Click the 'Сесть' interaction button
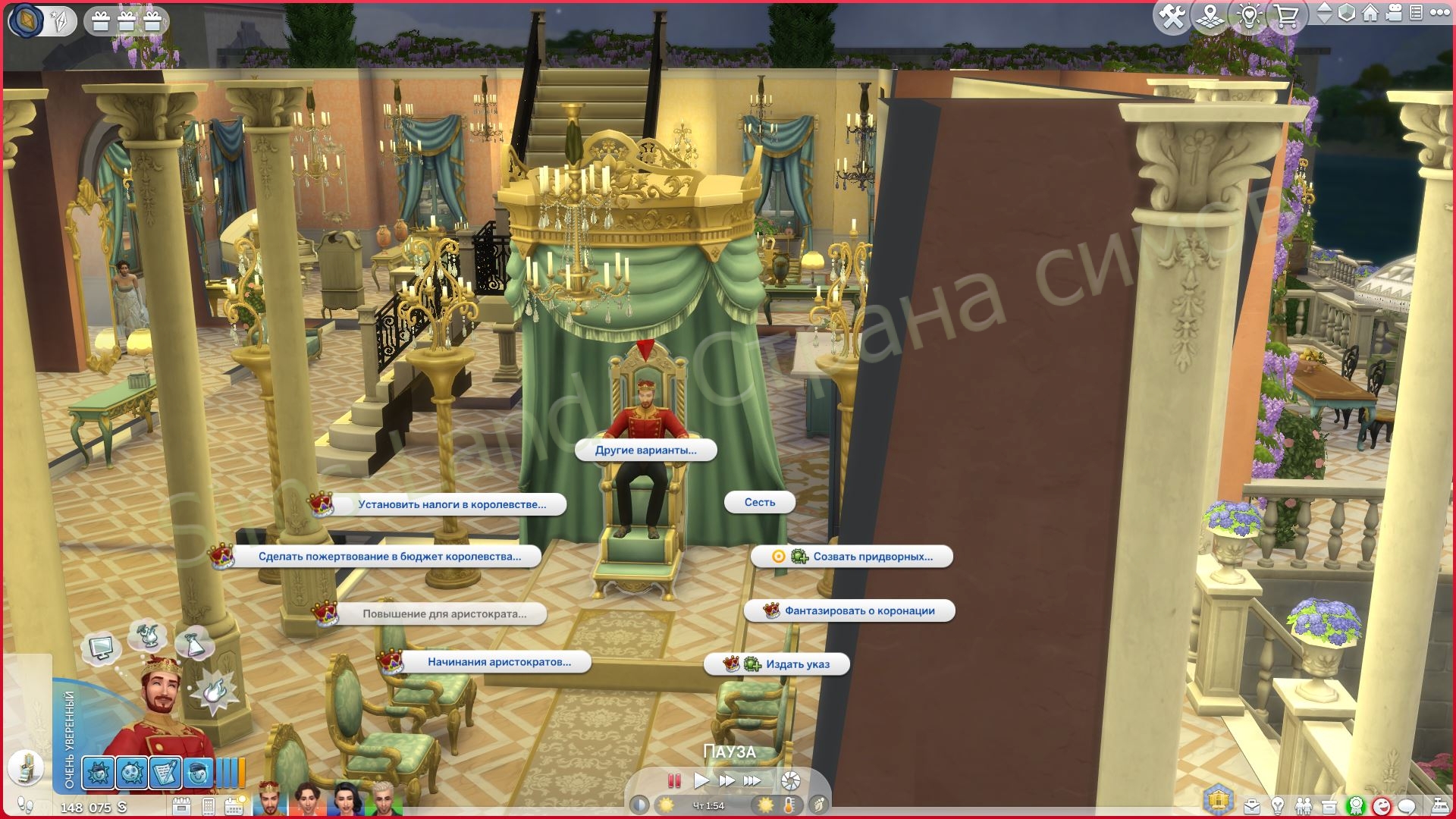The image size is (1456, 819). tap(761, 502)
